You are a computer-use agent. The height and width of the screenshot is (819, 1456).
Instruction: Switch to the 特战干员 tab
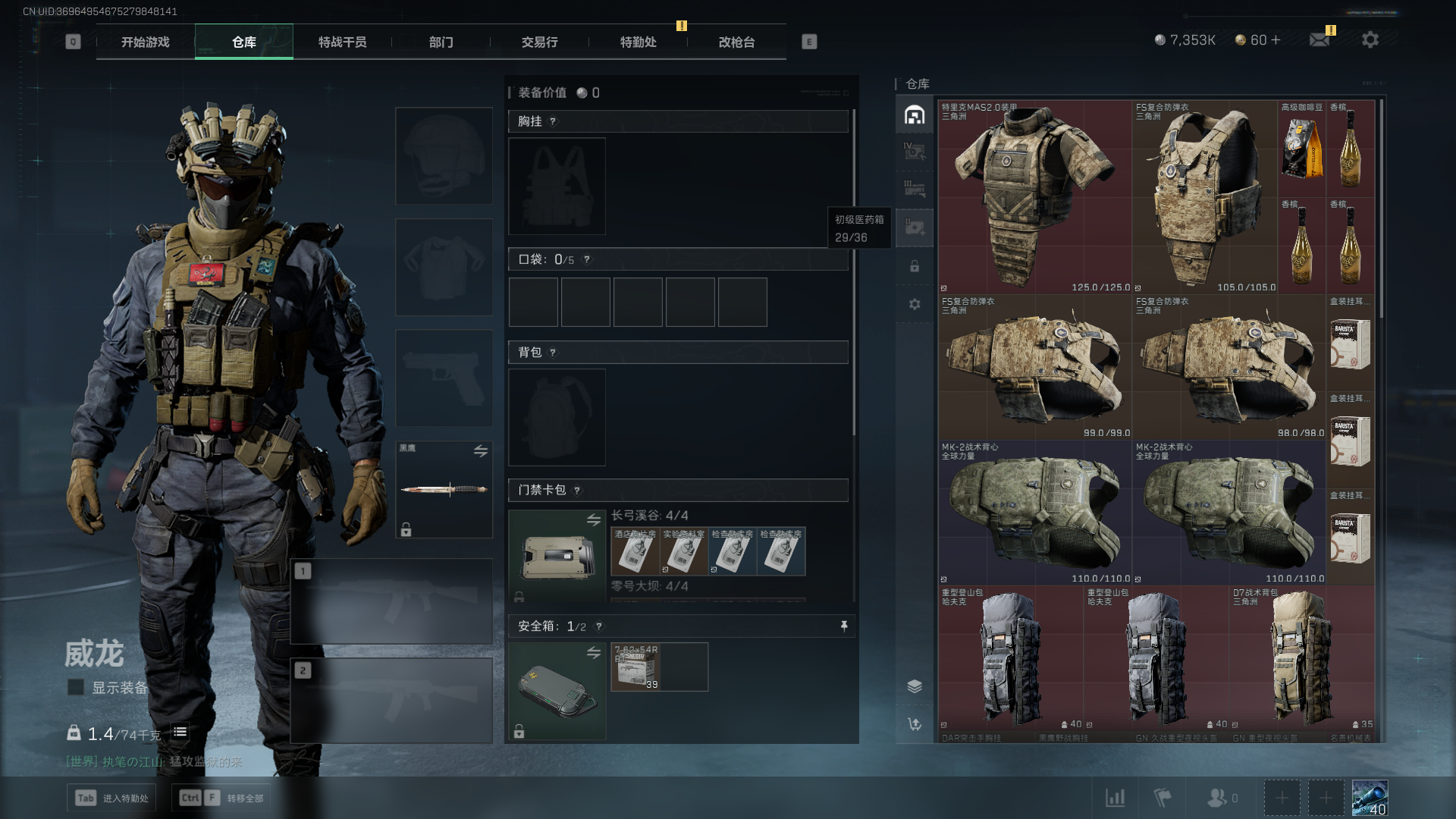[x=342, y=42]
